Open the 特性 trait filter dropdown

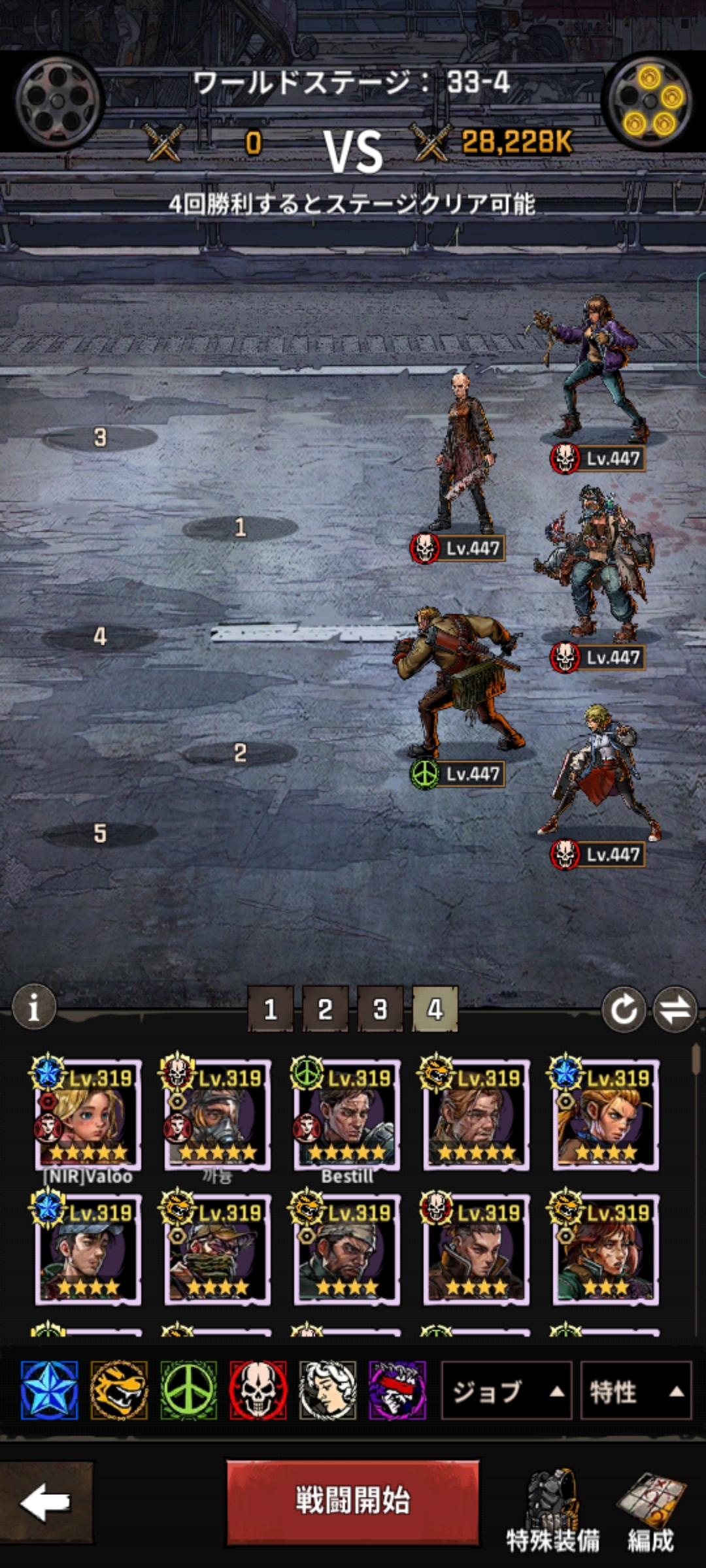635,1391
